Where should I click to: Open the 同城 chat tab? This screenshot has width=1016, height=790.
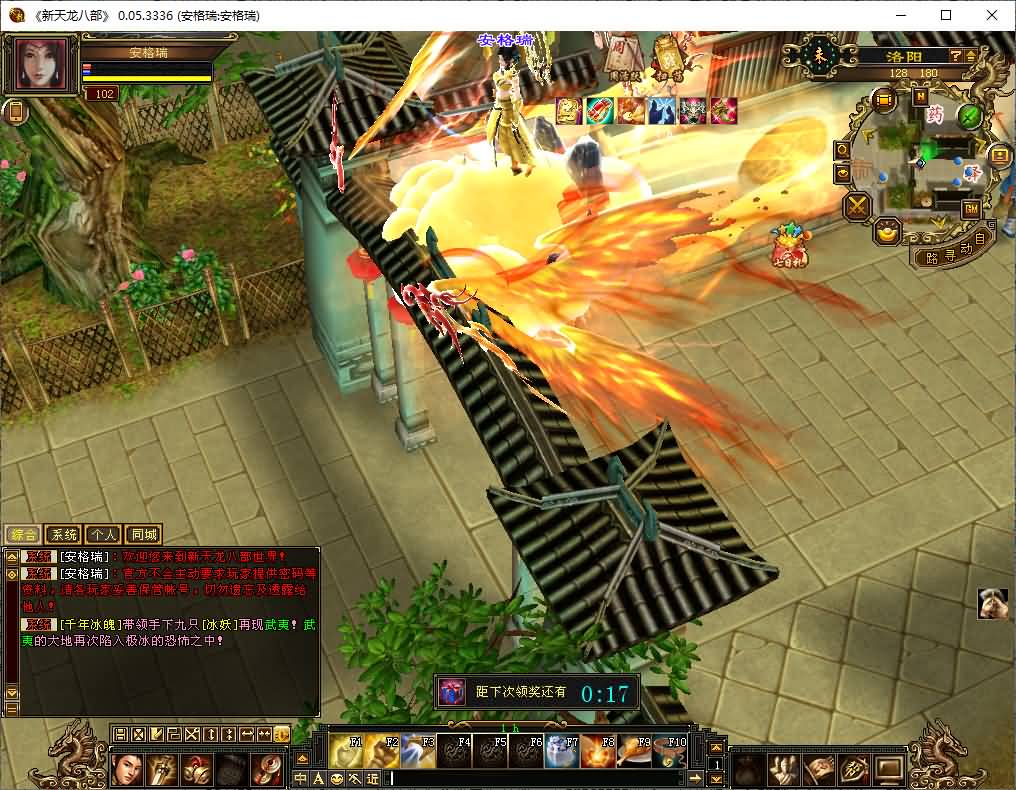tap(143, 535)
